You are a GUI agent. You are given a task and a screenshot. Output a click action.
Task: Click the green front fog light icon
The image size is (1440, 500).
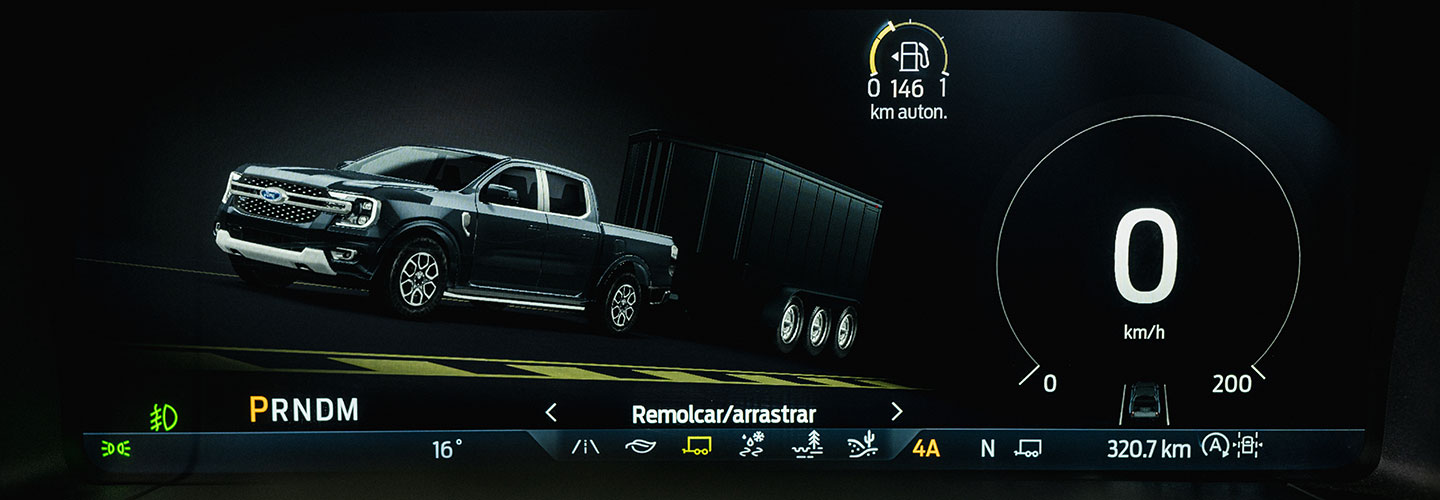click(x=163, y=416)
